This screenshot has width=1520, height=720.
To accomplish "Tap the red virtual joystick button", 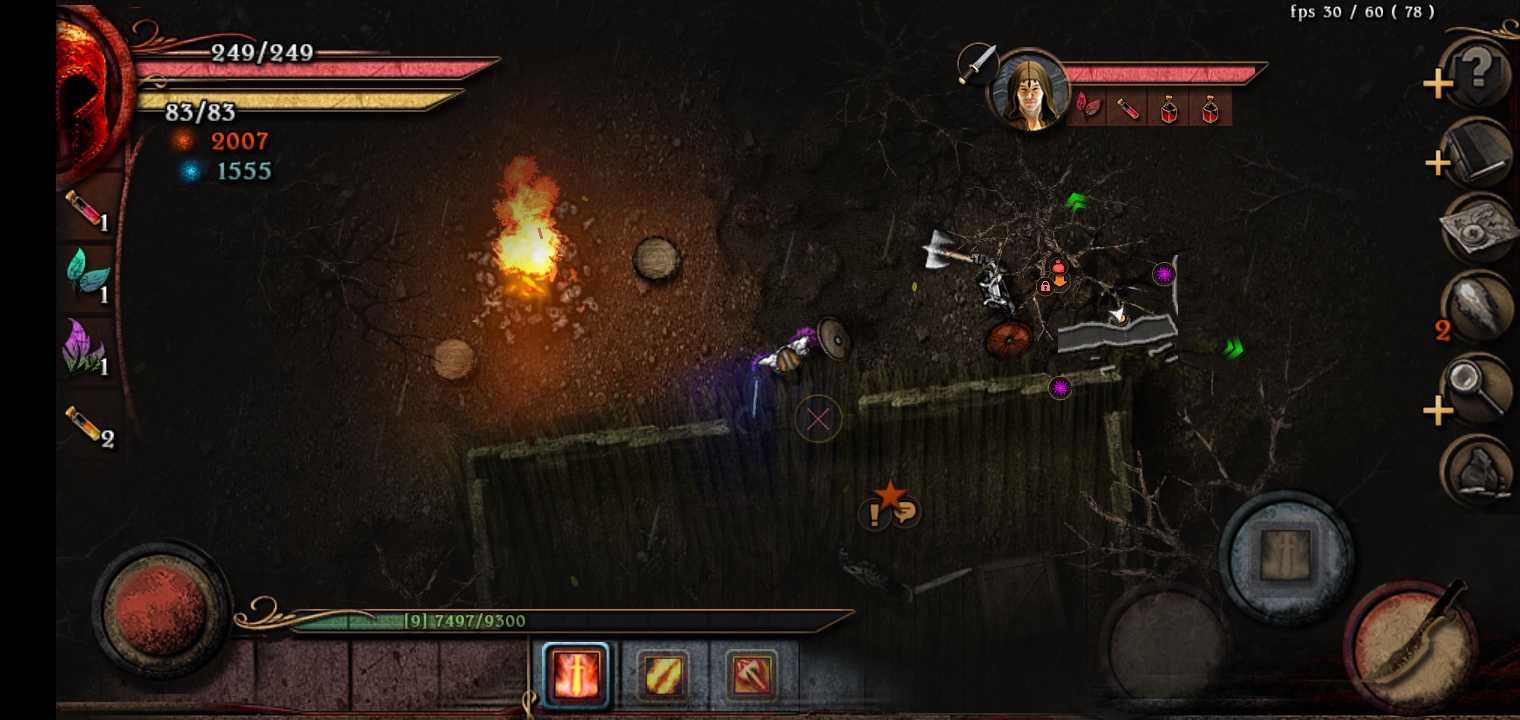I will (x=160, y=608).
